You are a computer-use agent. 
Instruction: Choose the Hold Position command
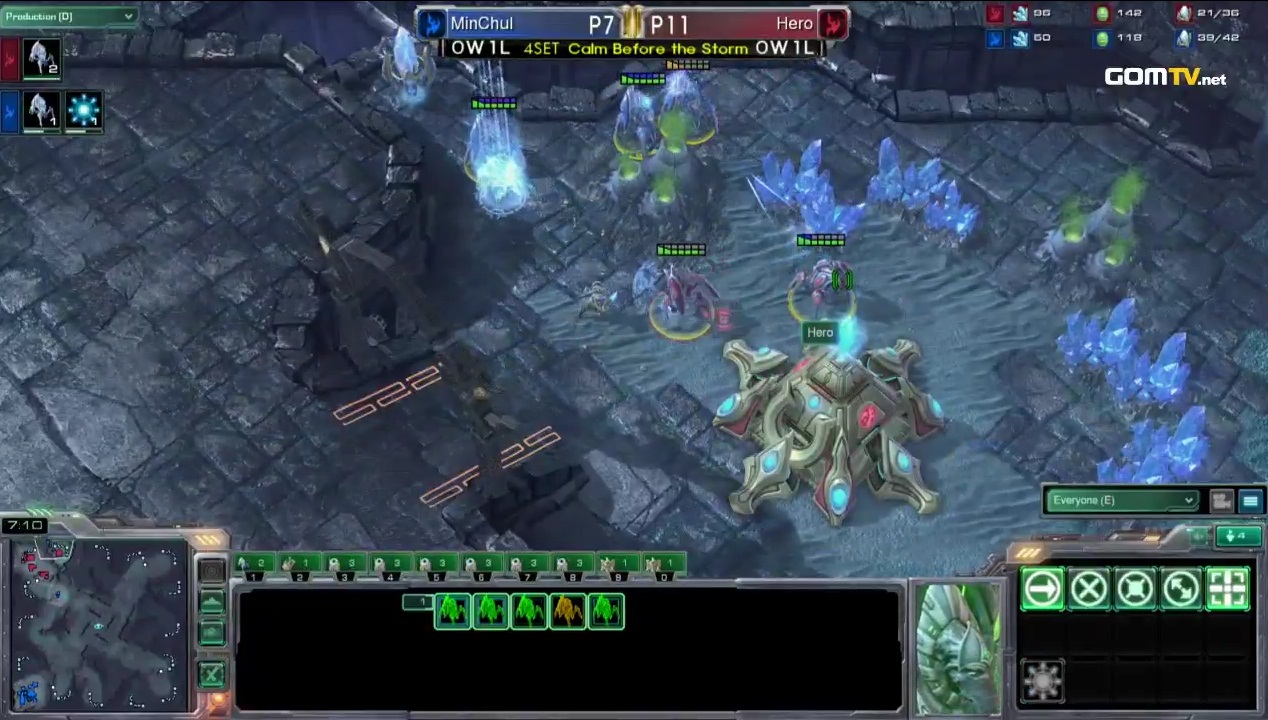(x=1135, y=588)
